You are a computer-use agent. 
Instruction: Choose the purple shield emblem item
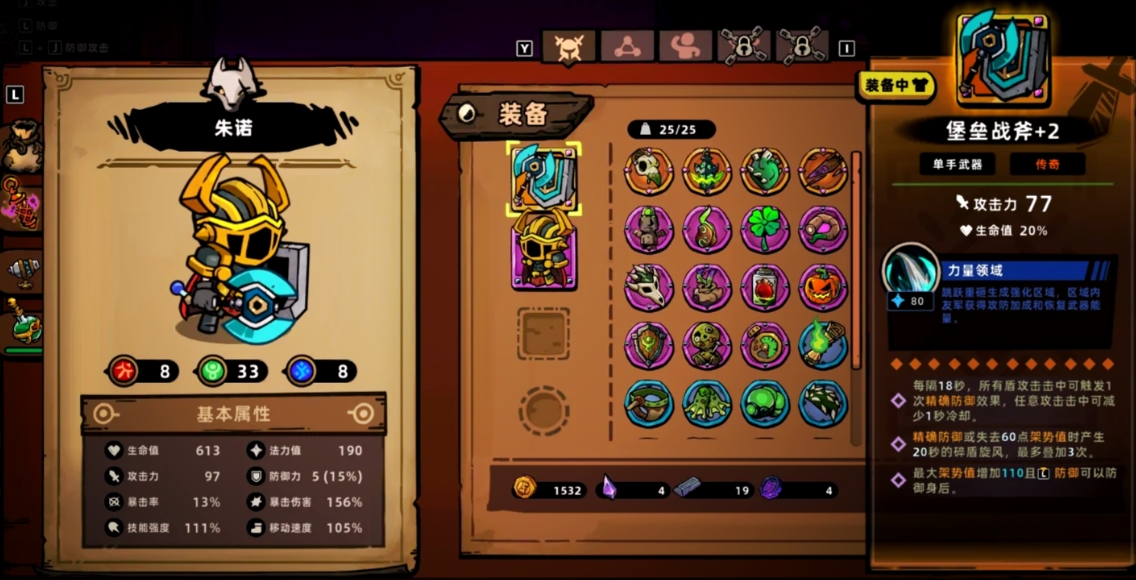(649, 345)
